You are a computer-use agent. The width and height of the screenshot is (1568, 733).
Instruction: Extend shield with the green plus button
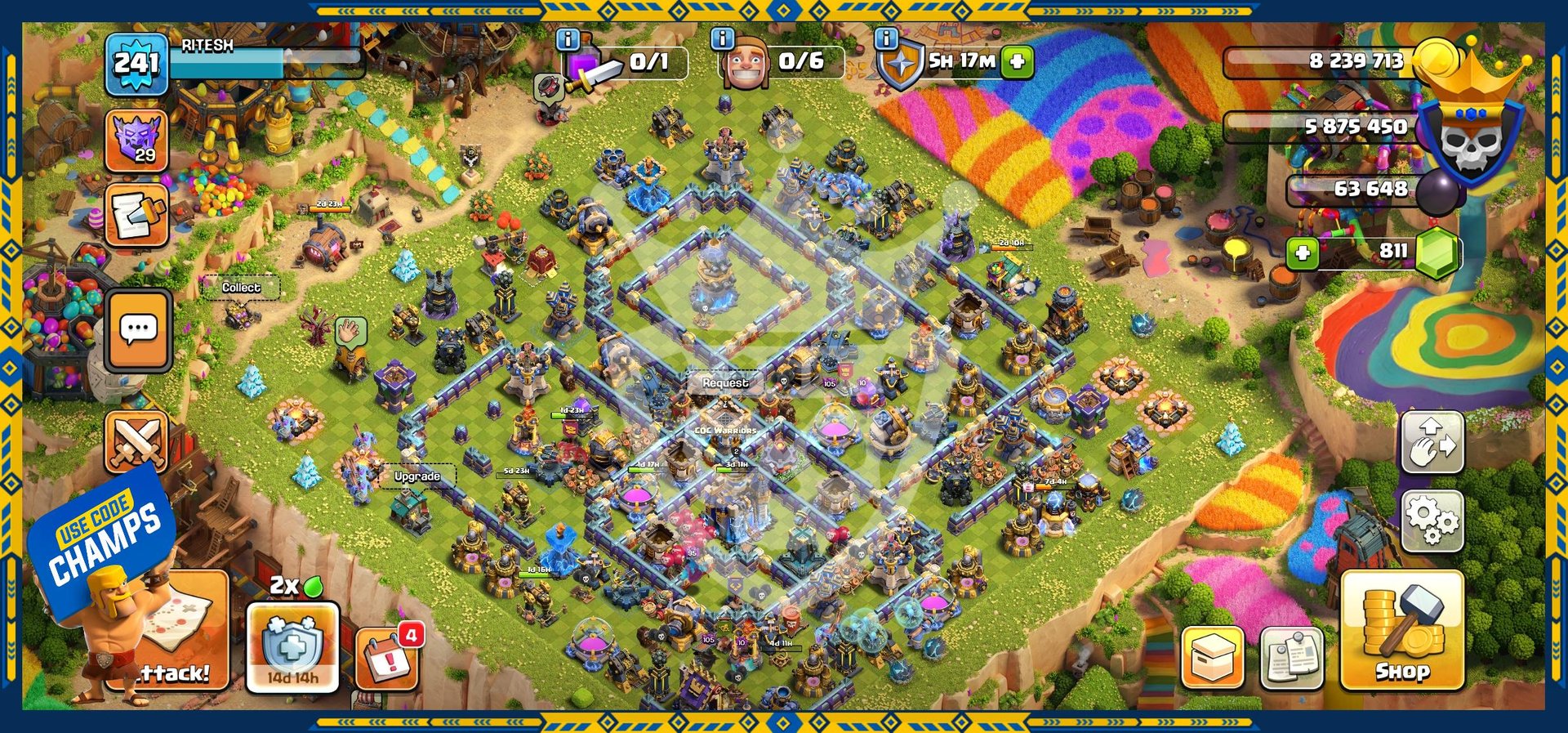point(1018,61)
